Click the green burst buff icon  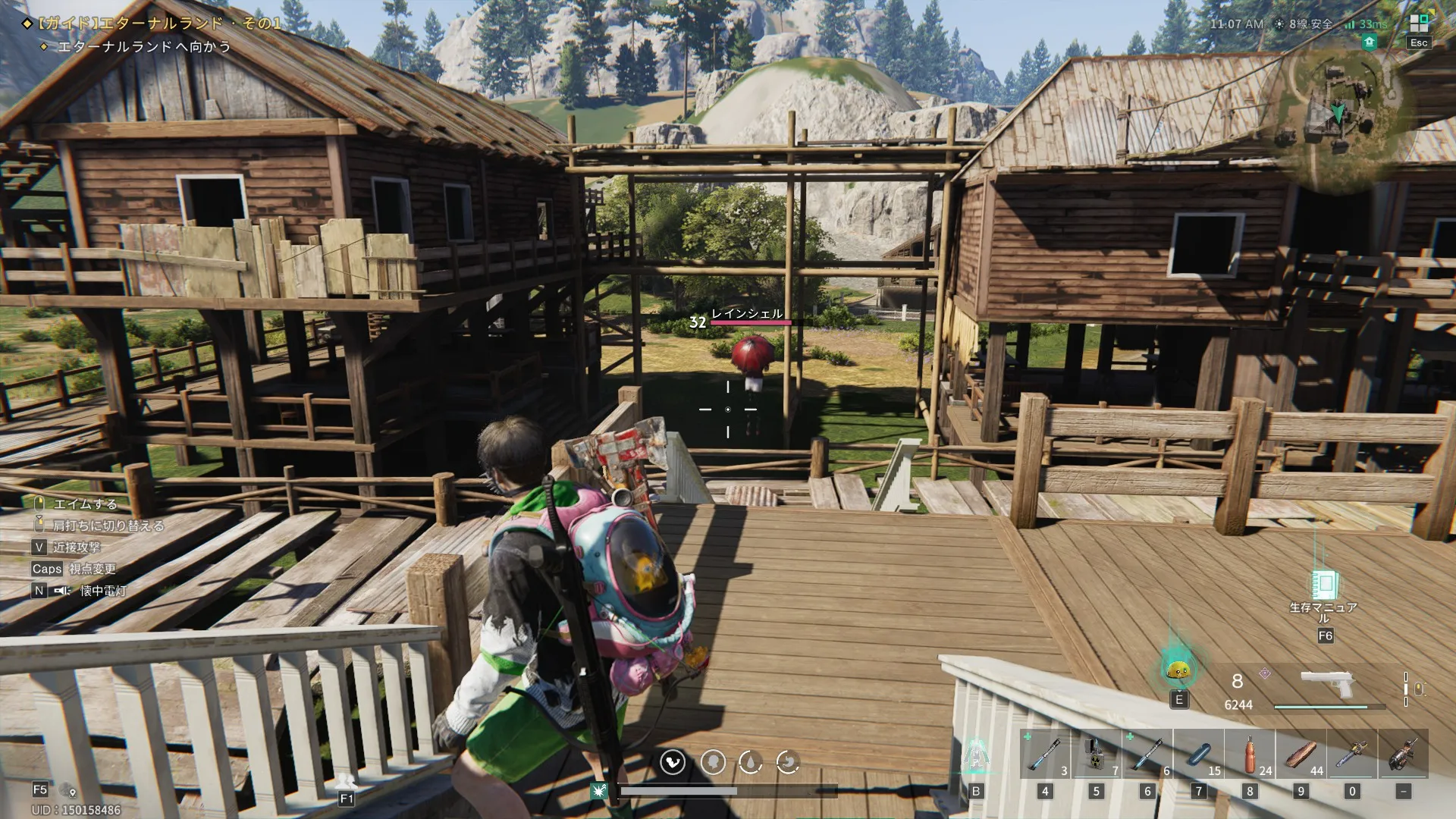click(599, 791)
